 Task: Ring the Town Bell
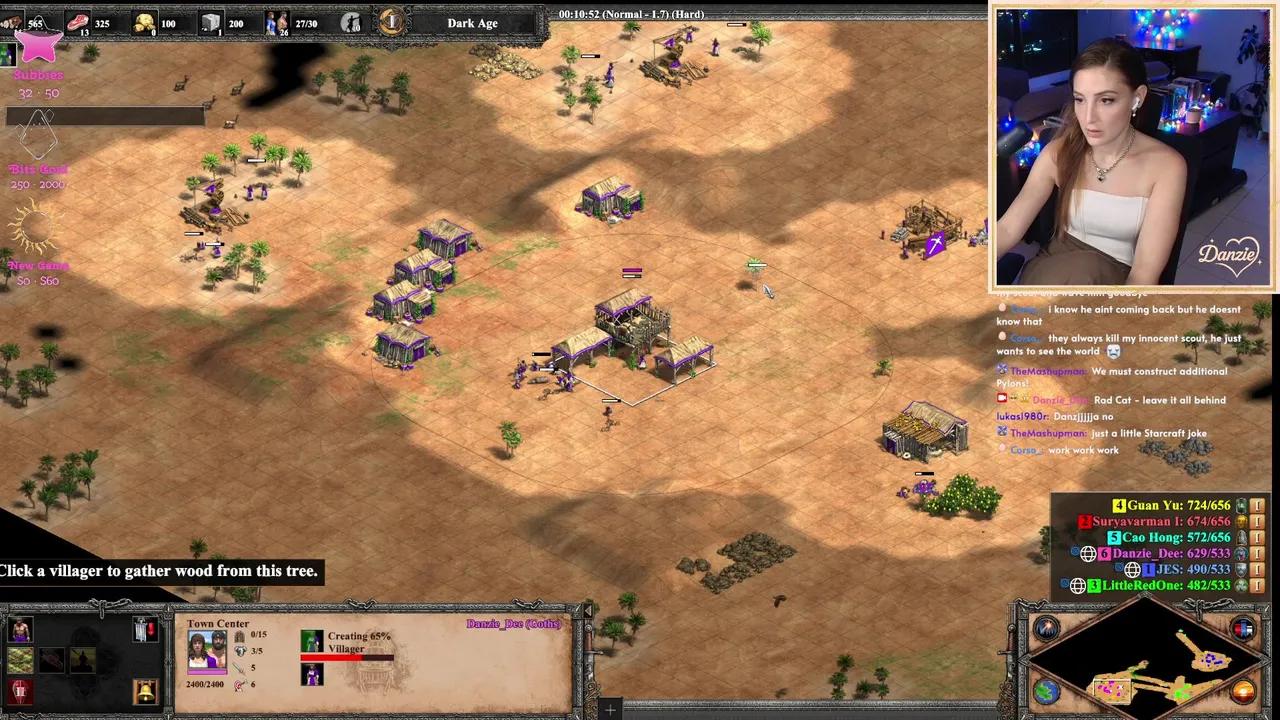pos(145,690)
